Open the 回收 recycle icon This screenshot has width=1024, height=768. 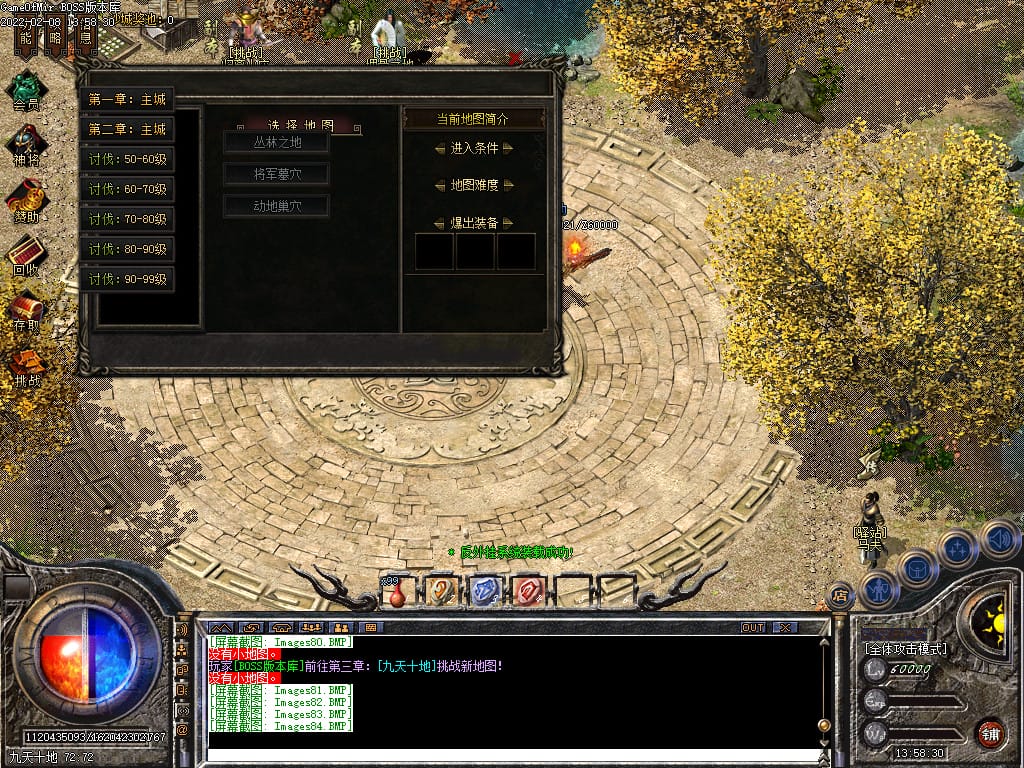point(26,254)
